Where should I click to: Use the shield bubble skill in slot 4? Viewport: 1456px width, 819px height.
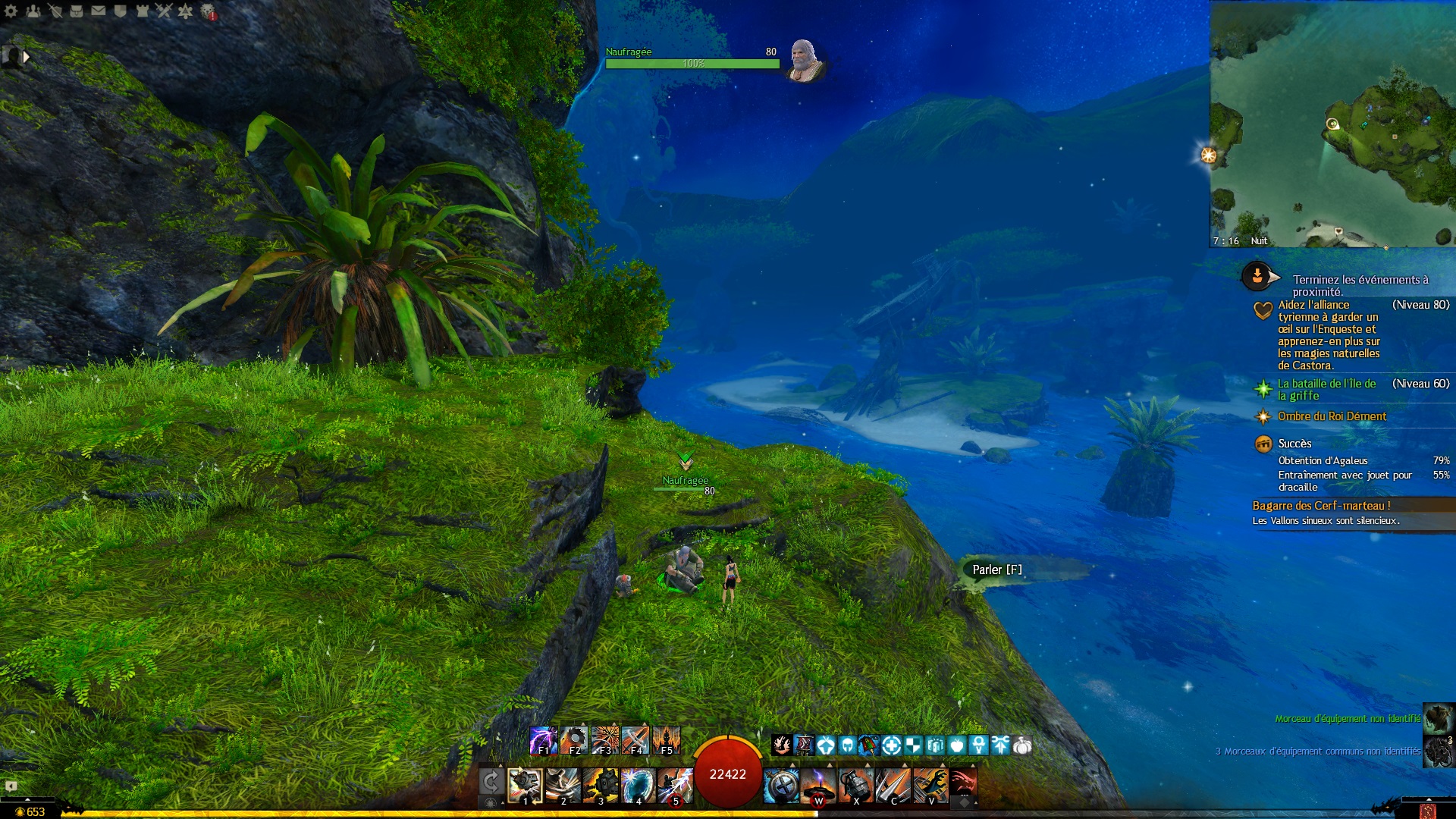pyautogui.click(x=638, y=786)
